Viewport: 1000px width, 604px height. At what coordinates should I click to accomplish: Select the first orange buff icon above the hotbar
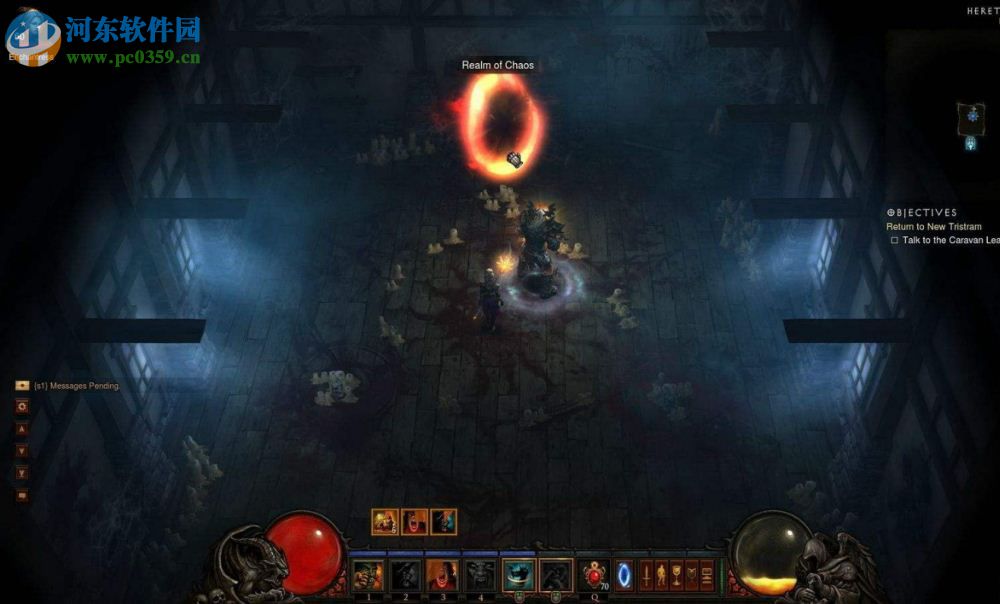click(385, 521)
